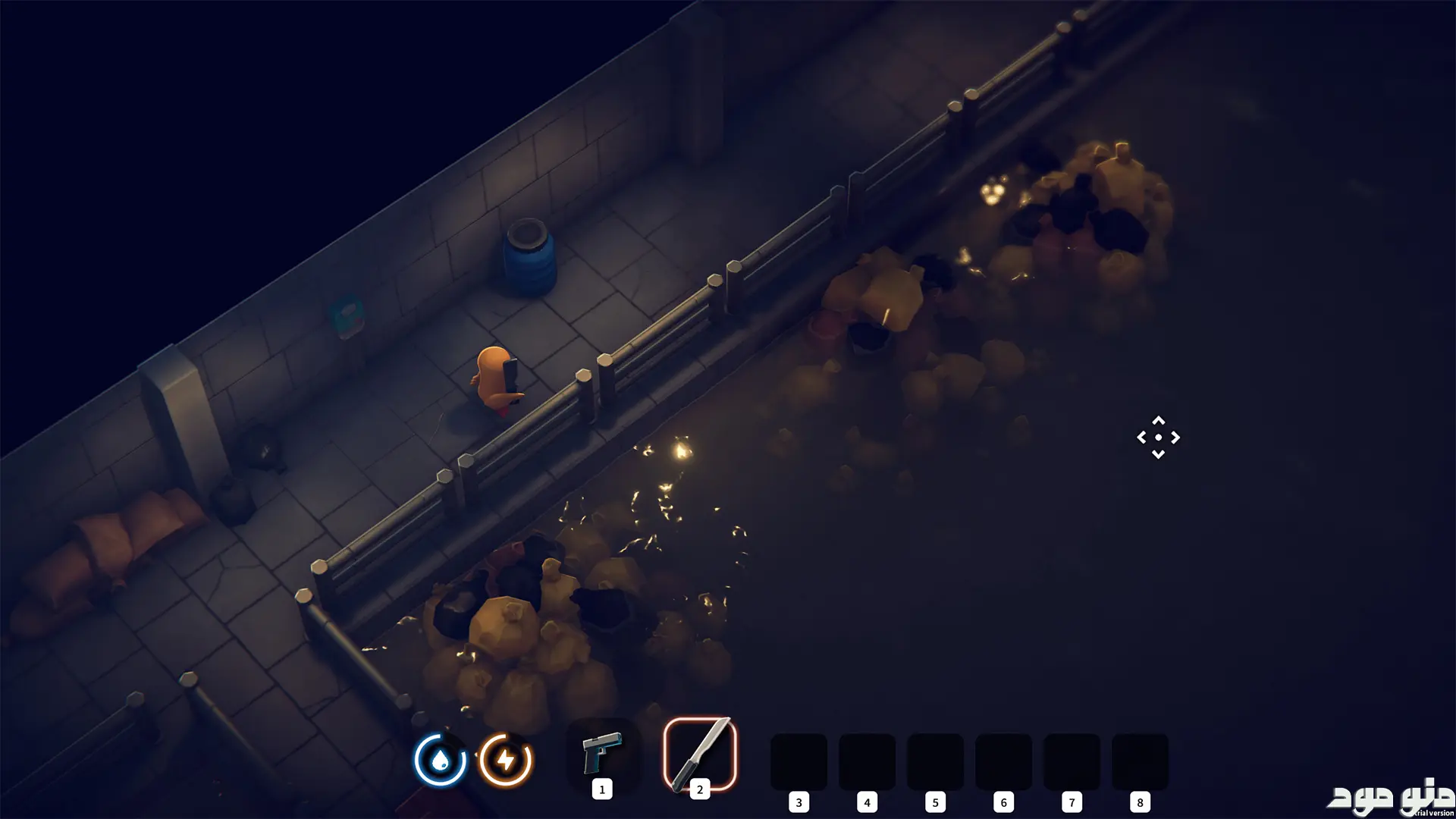Screen dimensions: 1456x819
Task: Choose empty hotbar slot 8
Action: 1140,761
